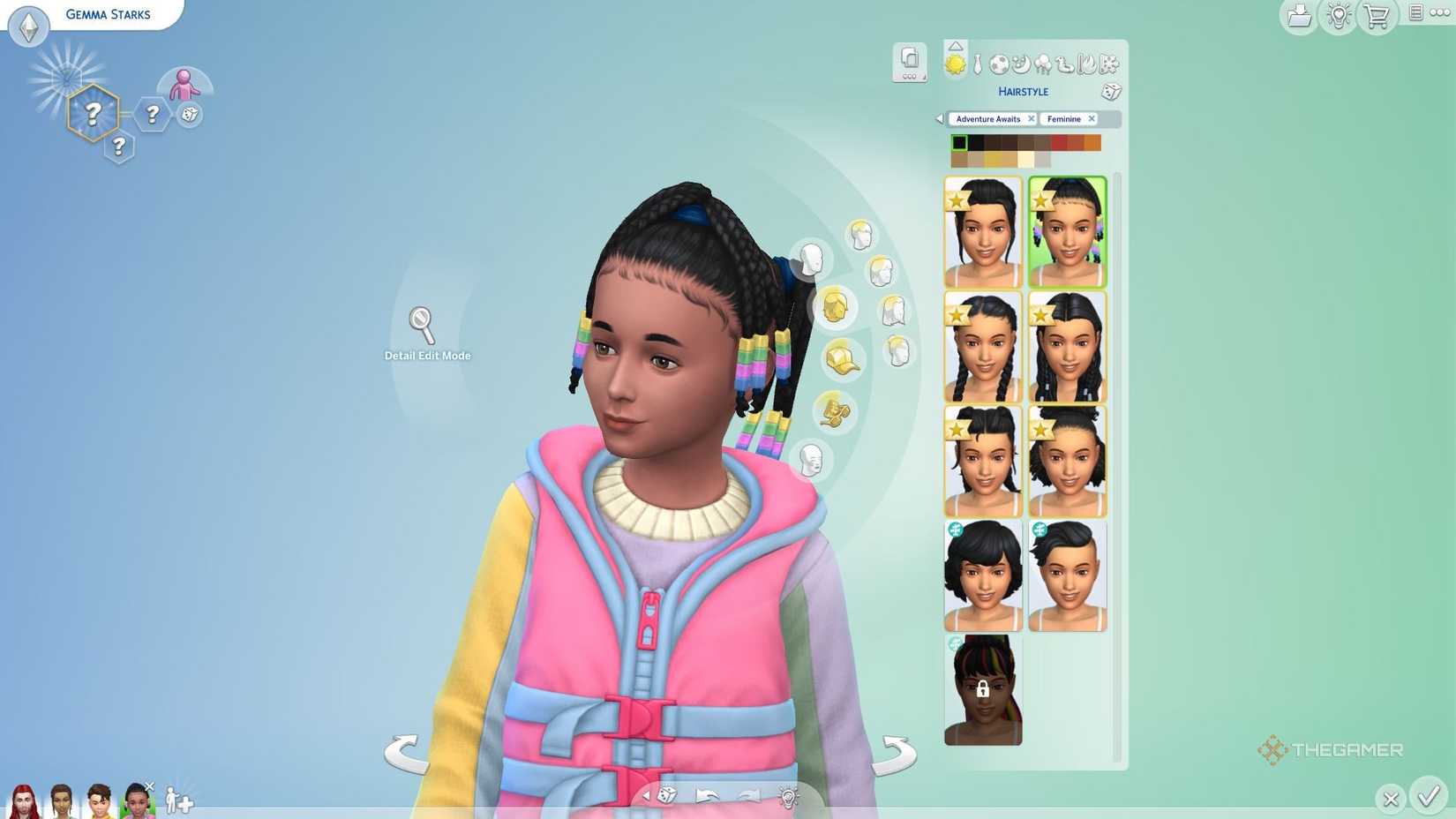Select the Hats option on the edit wheel
The image size is (1456, 819).
(x=840, y=362)
